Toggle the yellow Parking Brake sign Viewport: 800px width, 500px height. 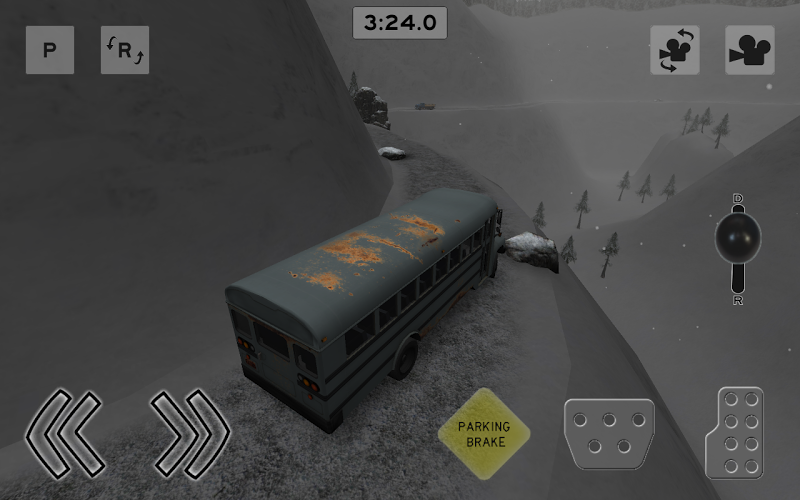[484, 433]
